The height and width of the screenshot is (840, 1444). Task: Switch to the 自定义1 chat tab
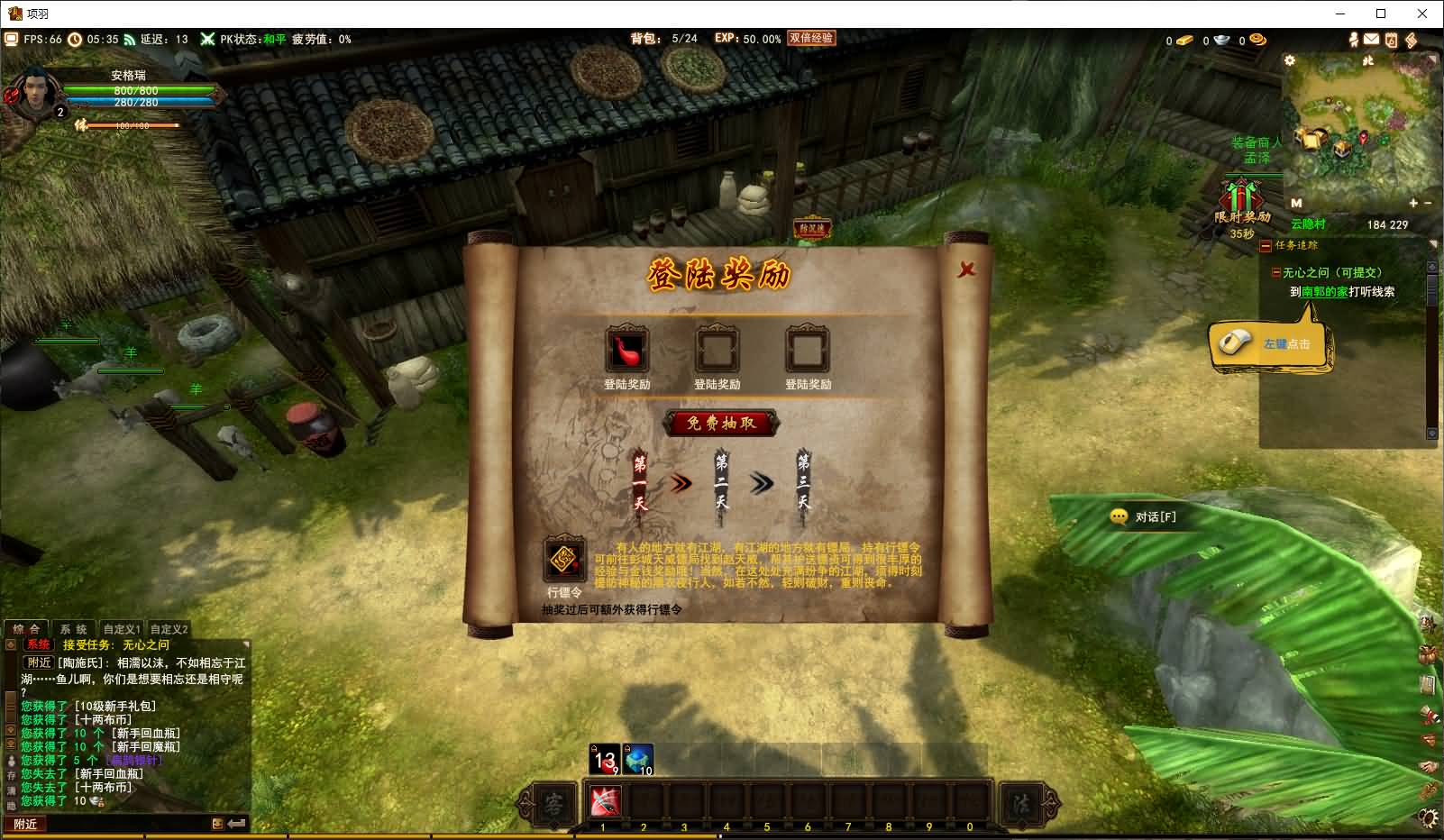[x=122, y=629]
